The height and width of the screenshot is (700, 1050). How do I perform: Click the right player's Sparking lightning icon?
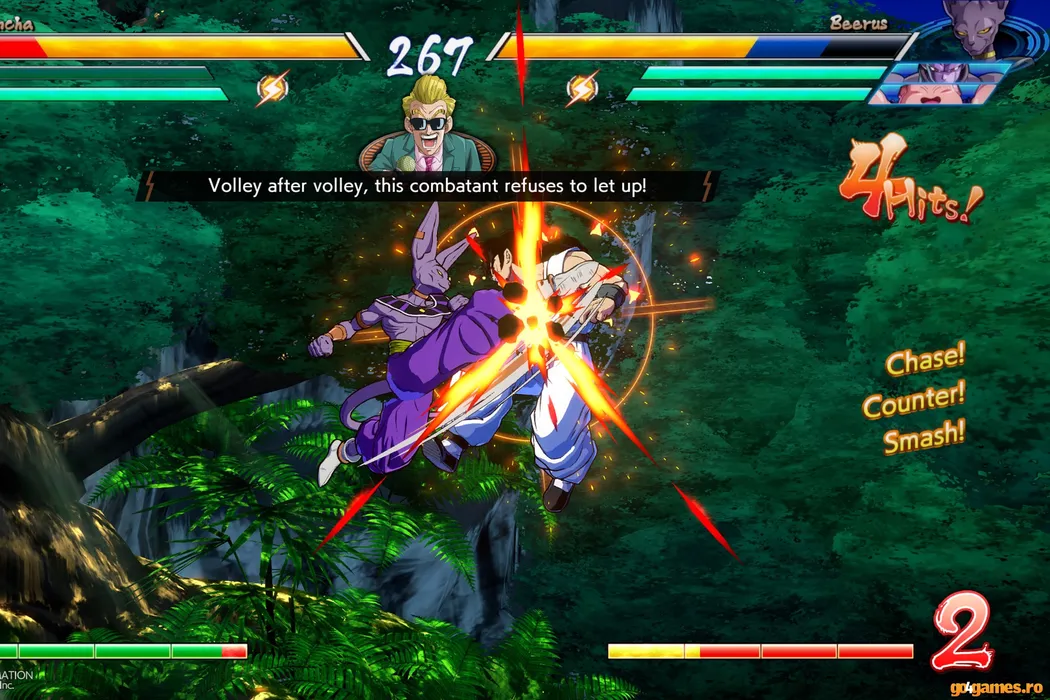pos(582,90)
